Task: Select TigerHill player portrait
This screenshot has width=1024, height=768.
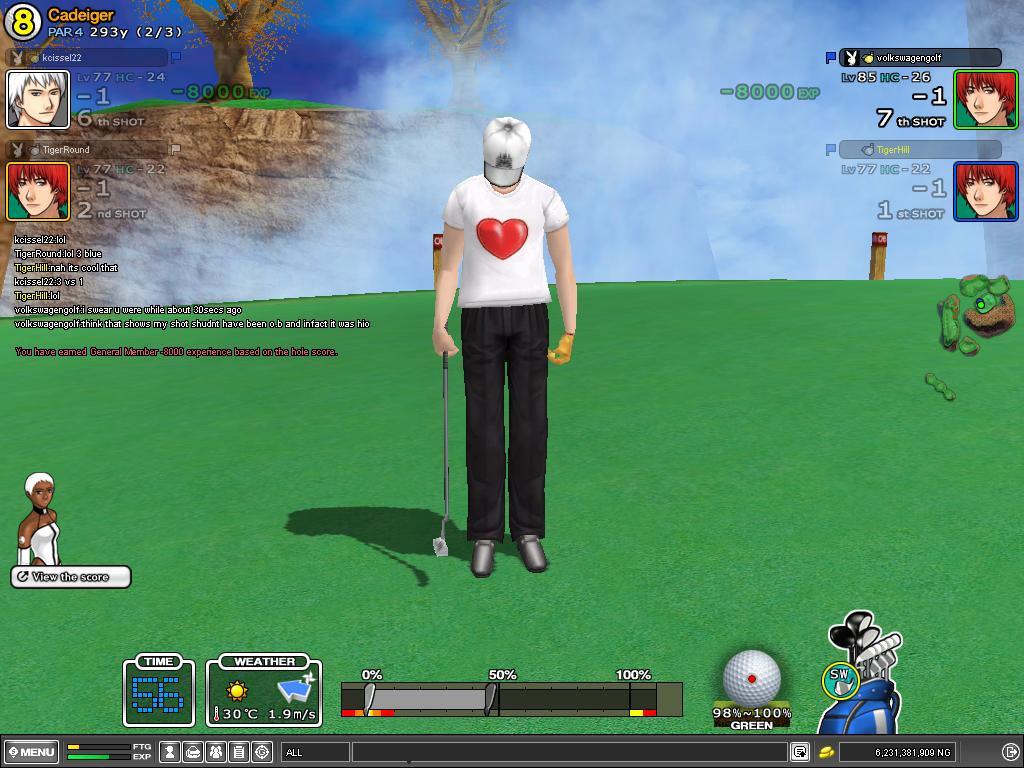Action: click(x=985, y=191)
